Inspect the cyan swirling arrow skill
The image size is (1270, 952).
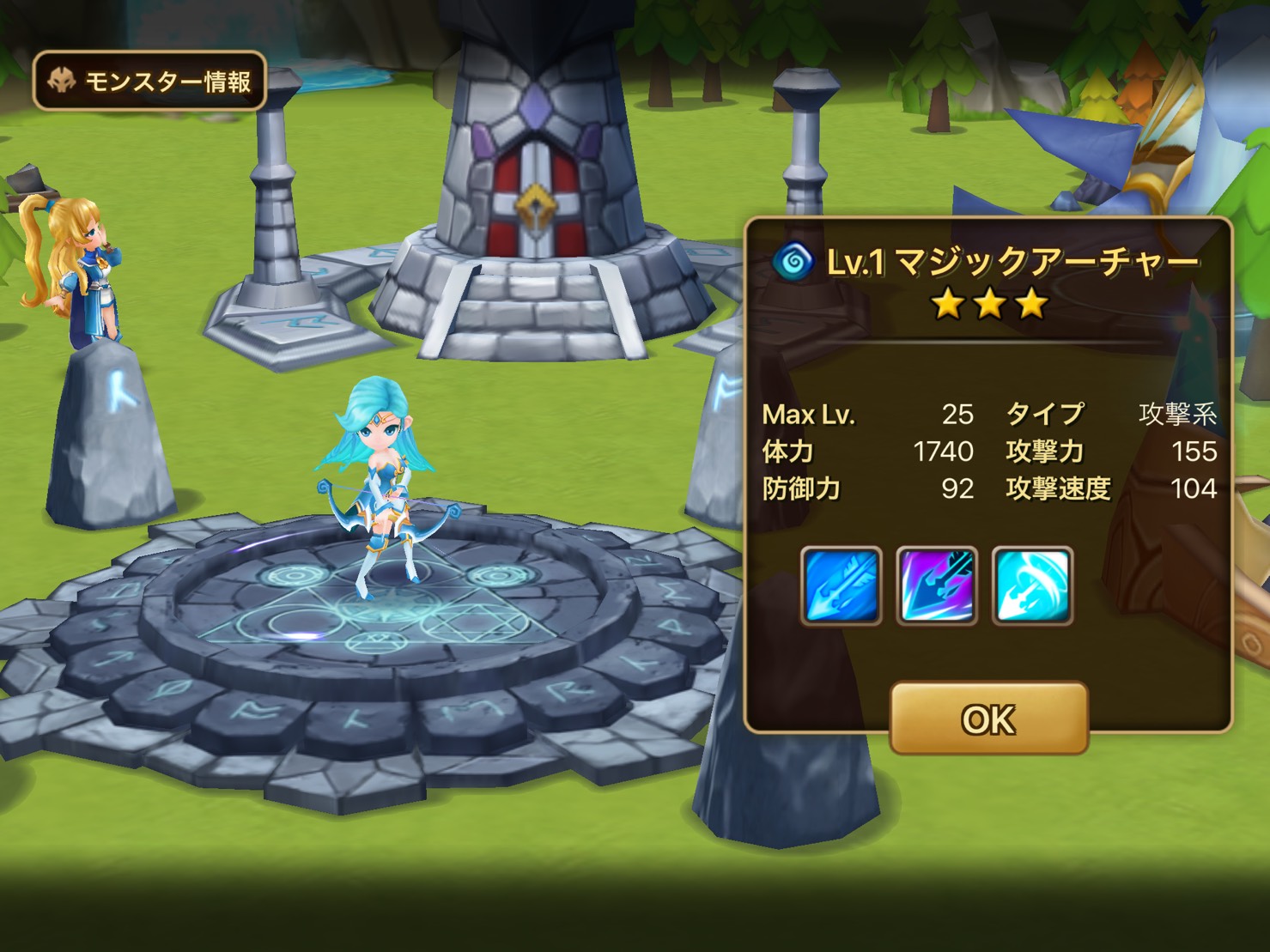(x=1032, y=585)
